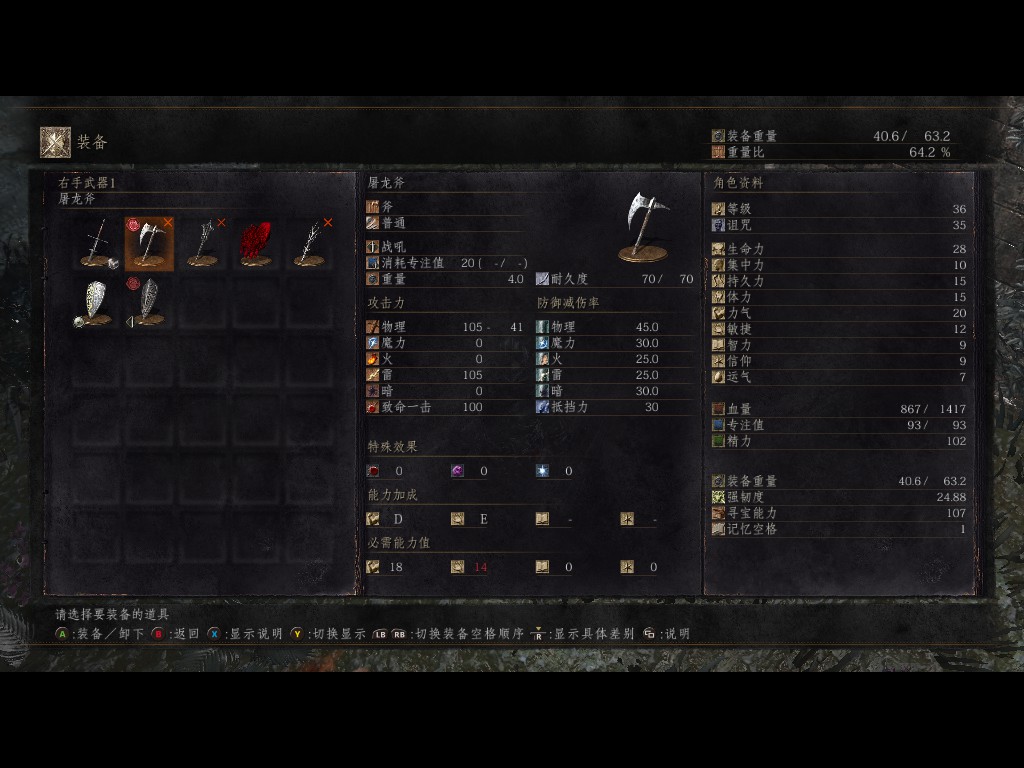Select the silver-gold kite shield slot
This screenshot has width=1024, height=768.
pos(97,302)
